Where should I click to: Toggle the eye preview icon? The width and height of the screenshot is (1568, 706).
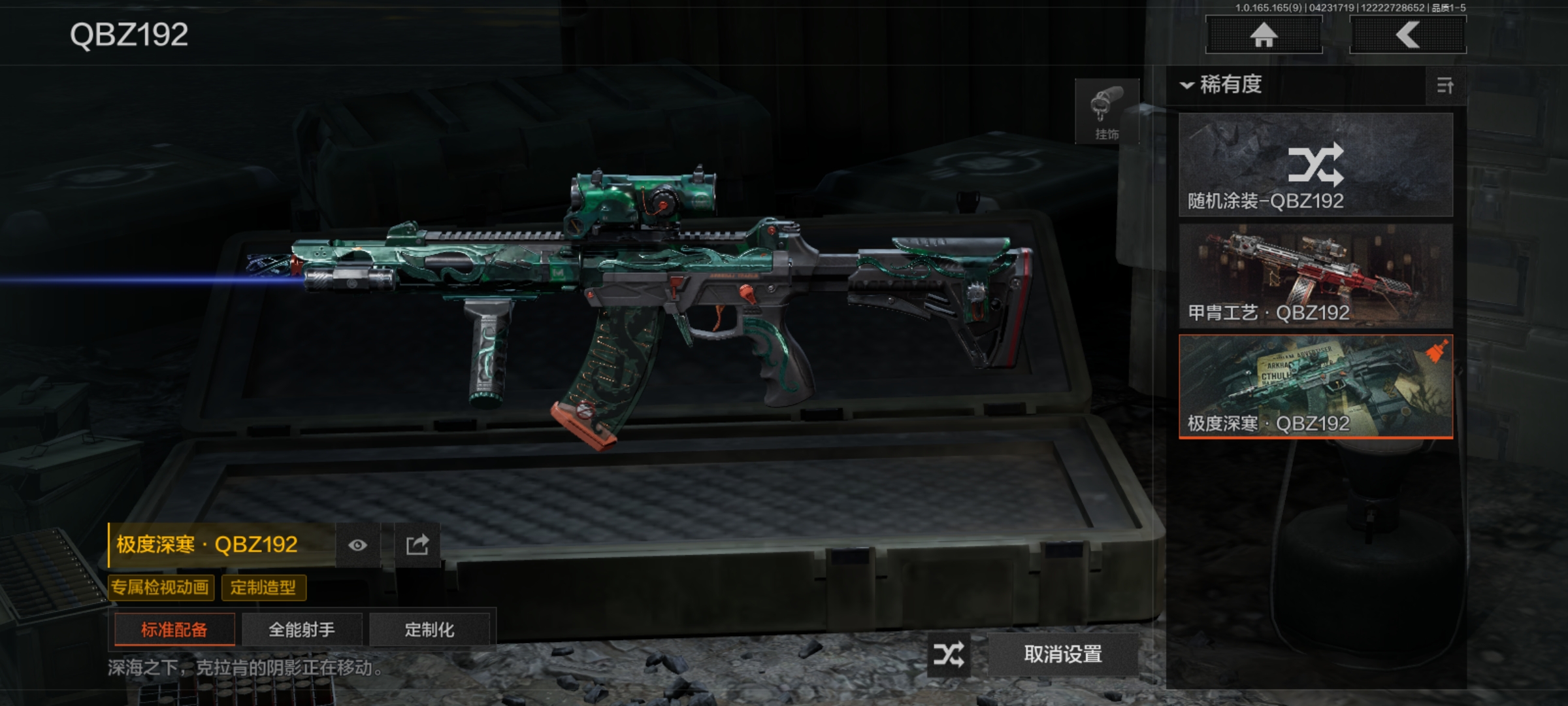(357, 545)
